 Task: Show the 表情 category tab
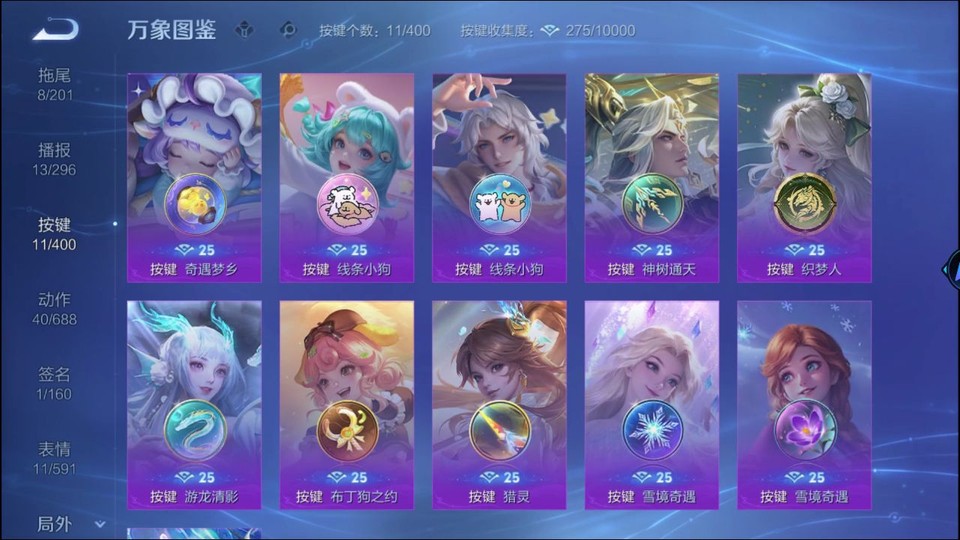click(56, 458)
